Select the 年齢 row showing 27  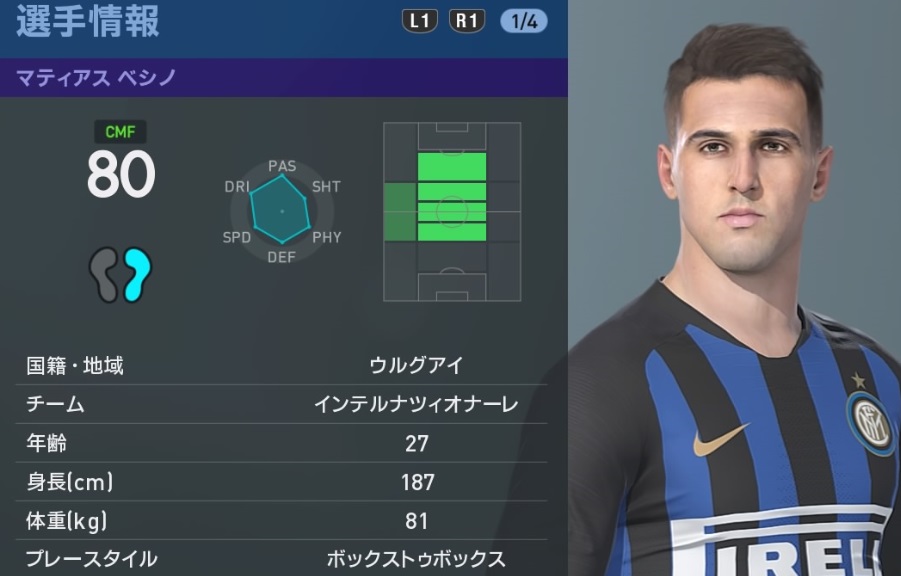pyautogui.click(x=283, y=443)
